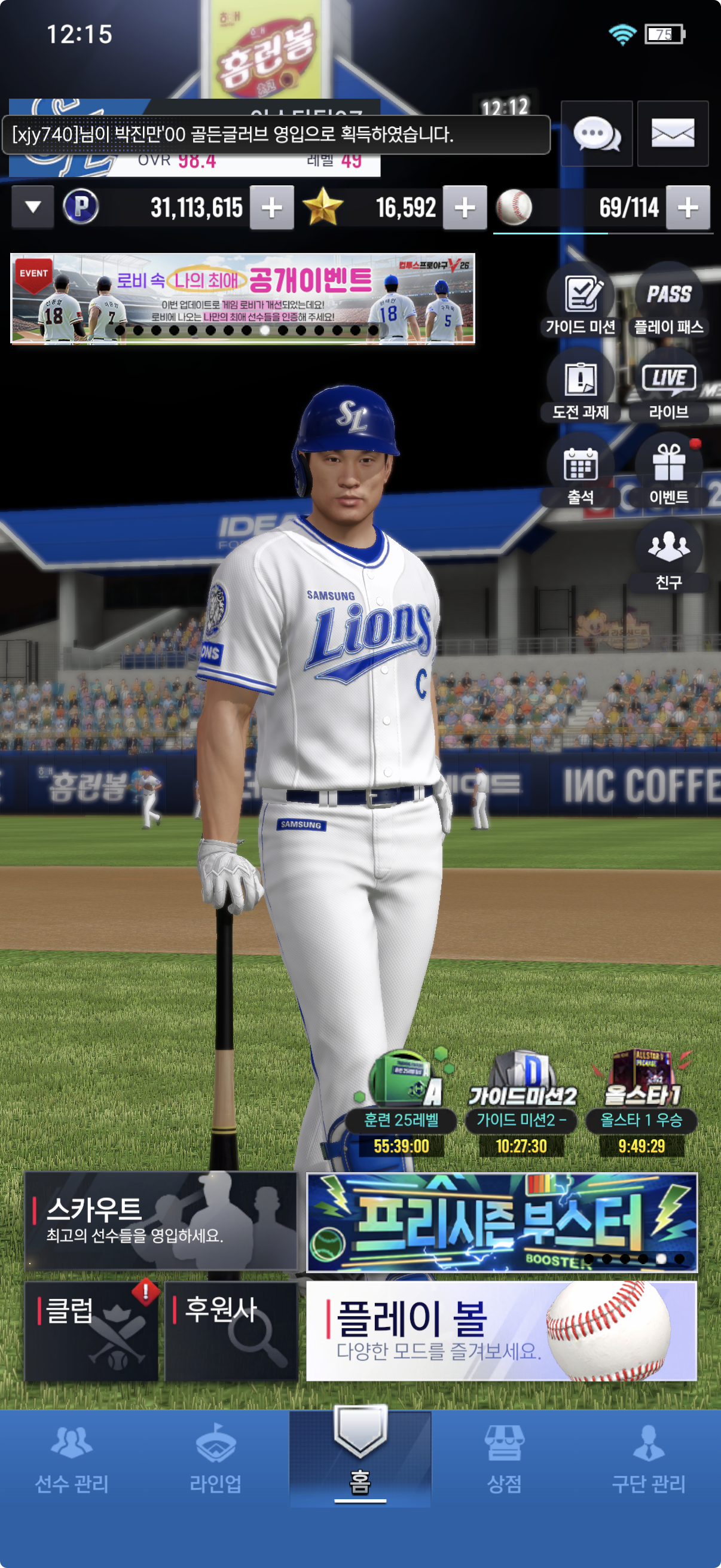Switch to the 상점 shop tab
This screenshot has width=721, height=1568.
pos(504,1461)
